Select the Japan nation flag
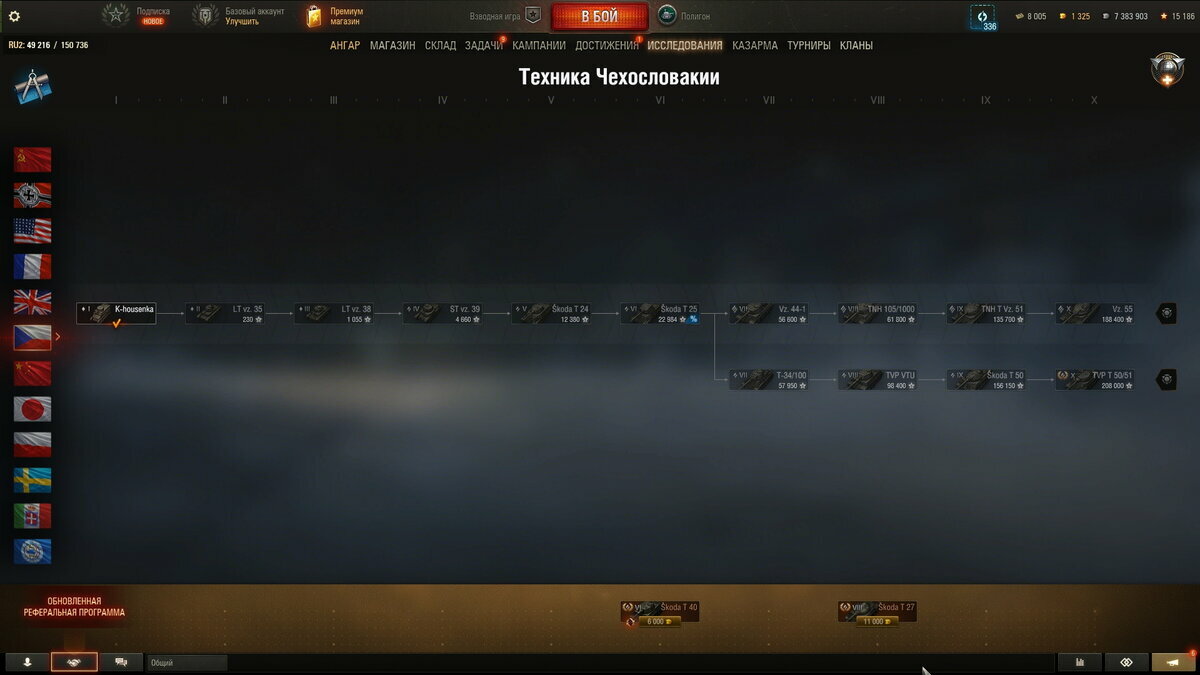Viewport: 1200px width, 675px height. click(x=32, y=409)
